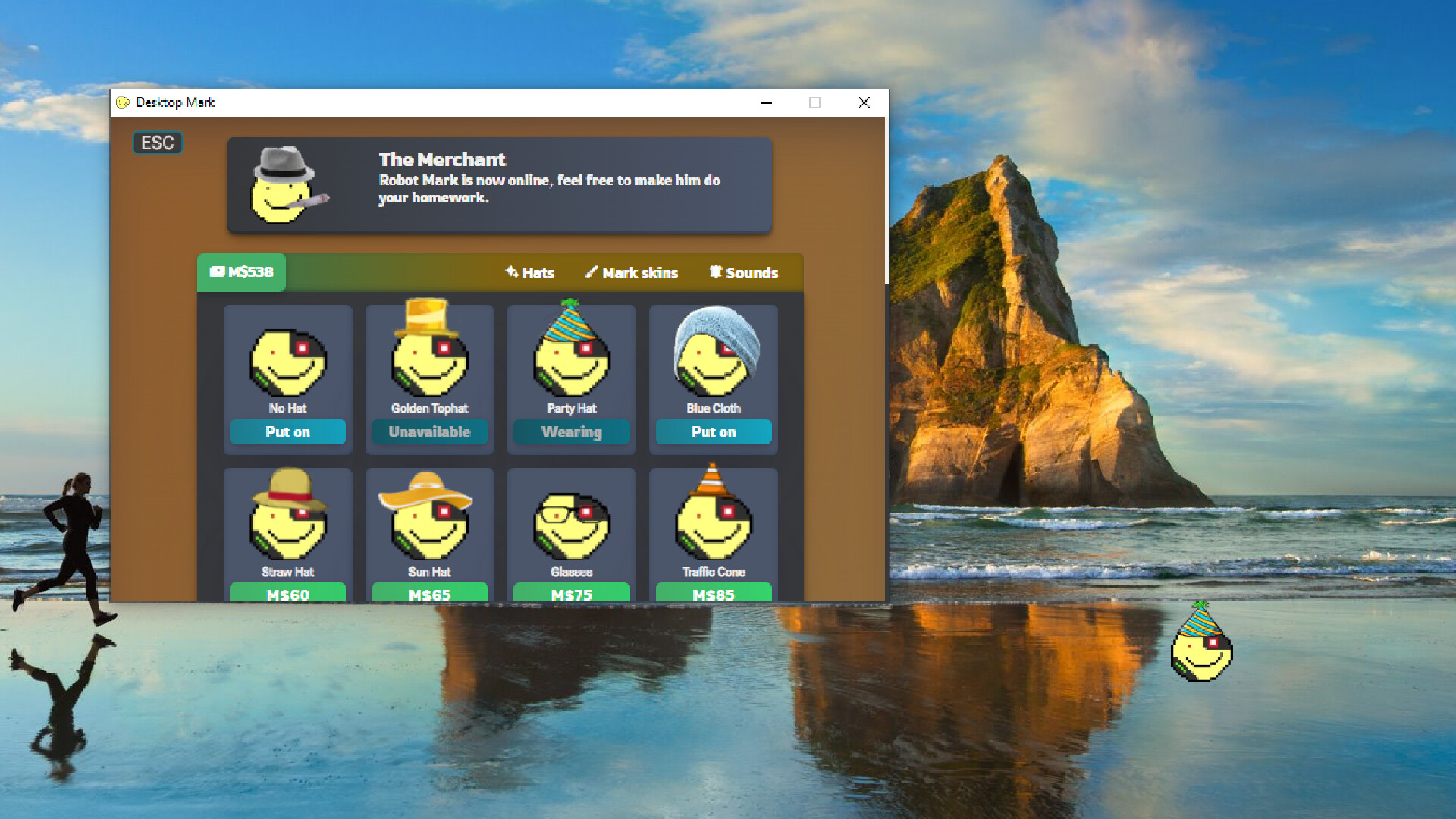The image size is (1456, 819).
Task: Click the smiley icon in the Desktop Mark titlebar
Action: [124, 102]
